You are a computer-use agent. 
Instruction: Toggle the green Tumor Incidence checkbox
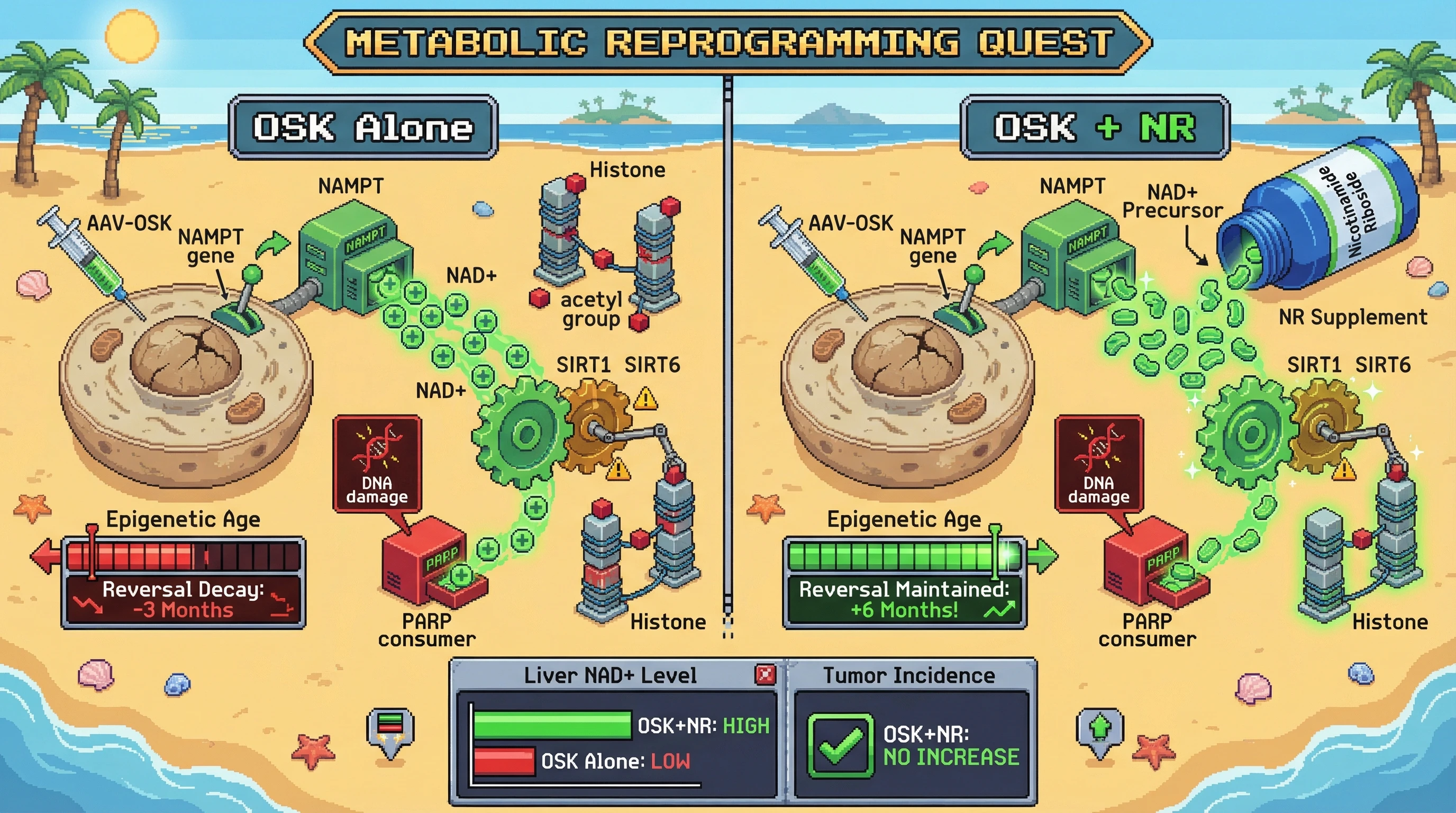click(841, 745)
